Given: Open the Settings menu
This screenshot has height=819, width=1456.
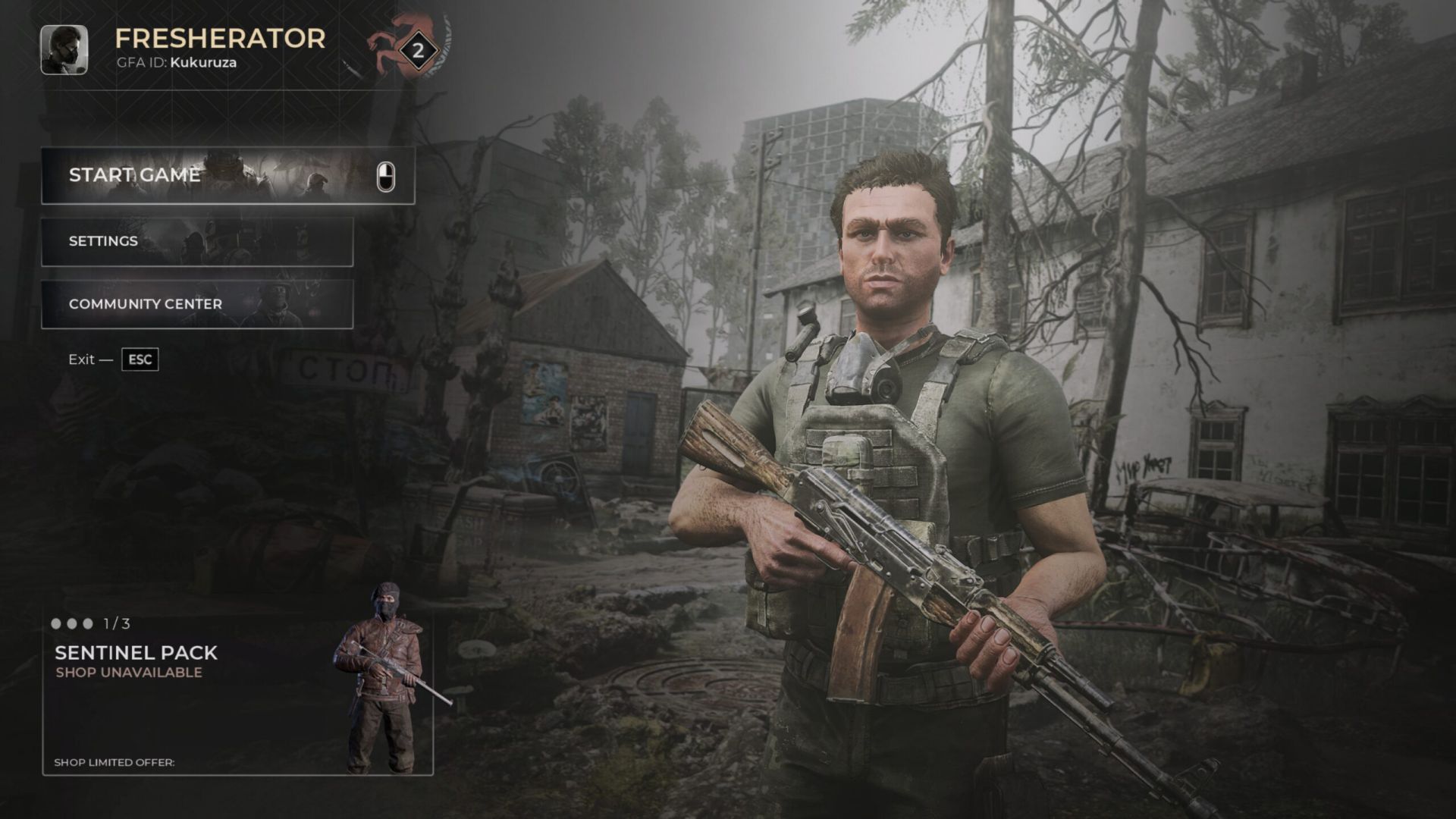Looking at the screenshot, I should (196, 241).
